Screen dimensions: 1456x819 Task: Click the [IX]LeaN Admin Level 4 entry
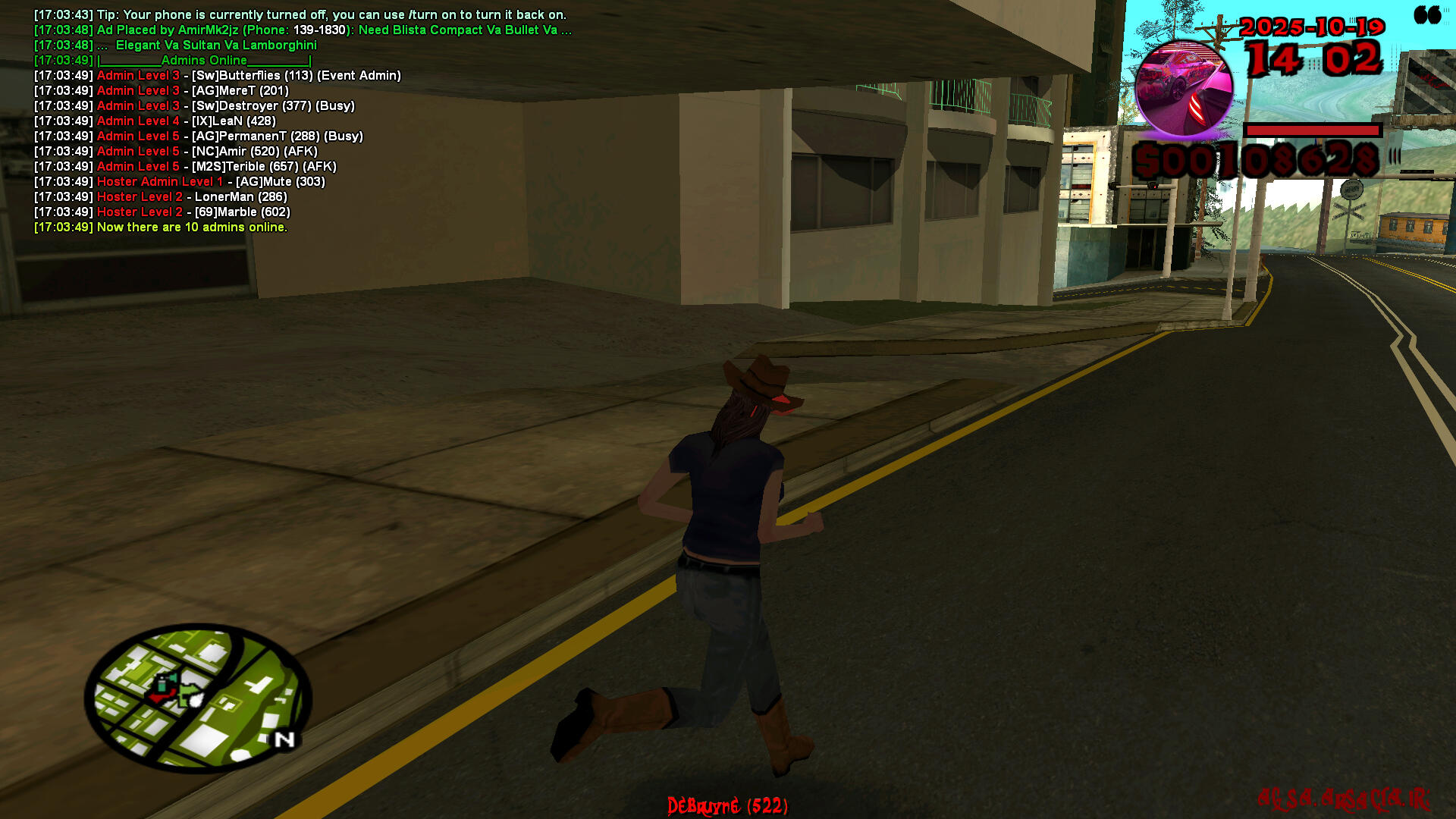coord(155,121)
